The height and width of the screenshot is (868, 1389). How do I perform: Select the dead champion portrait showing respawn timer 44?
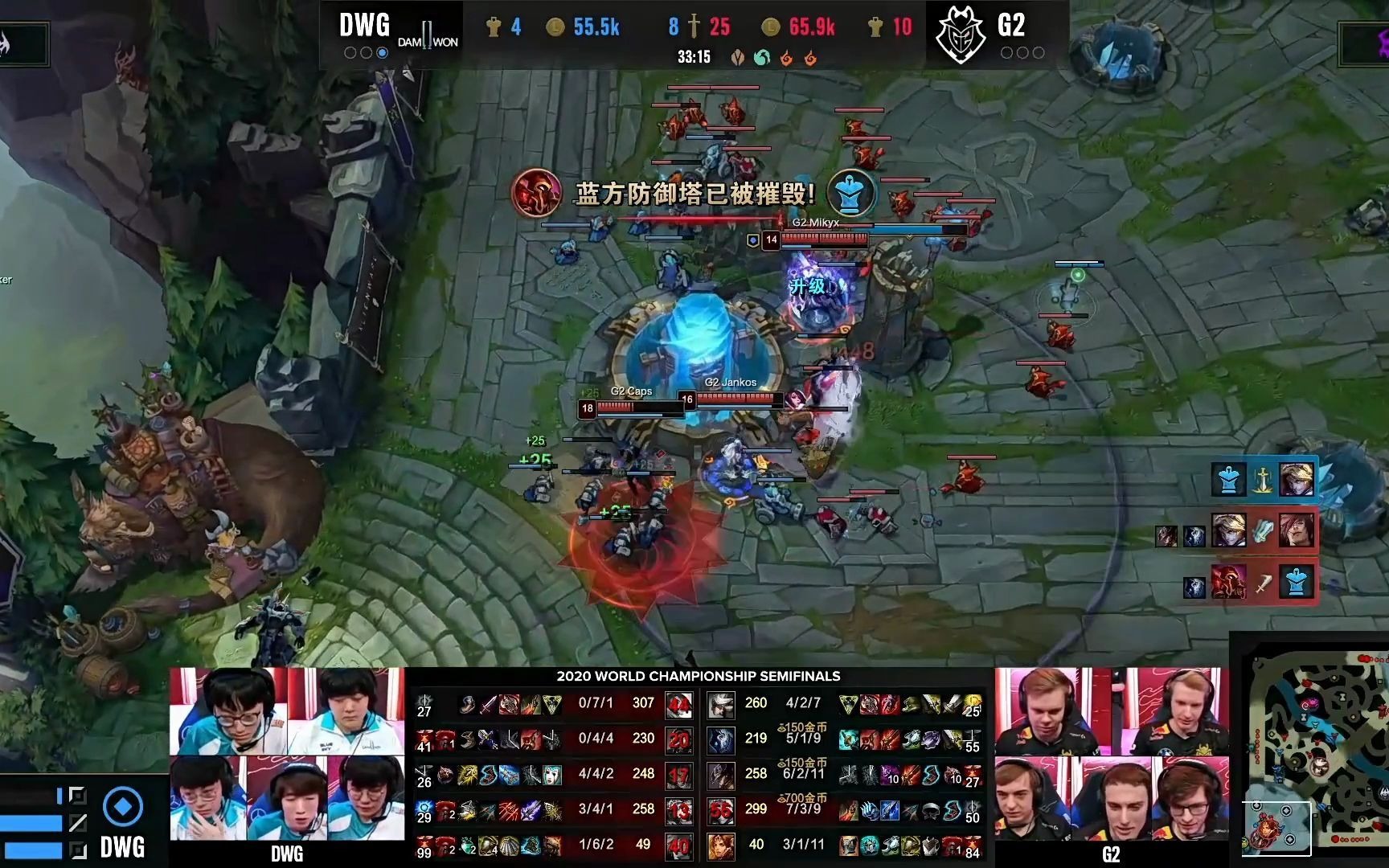click(x=679, y=705)
